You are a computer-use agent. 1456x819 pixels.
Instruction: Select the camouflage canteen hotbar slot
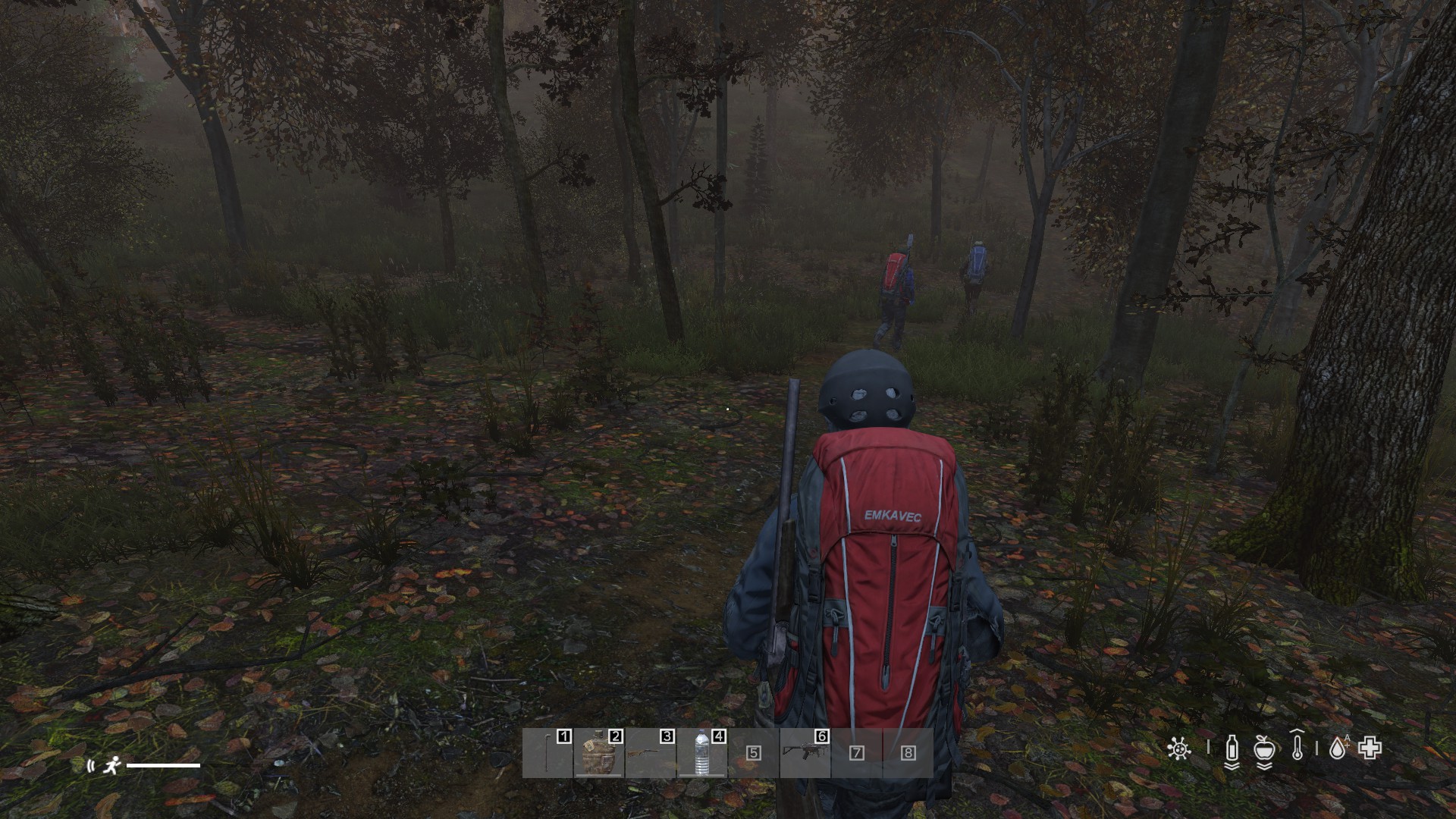point(599,753)
